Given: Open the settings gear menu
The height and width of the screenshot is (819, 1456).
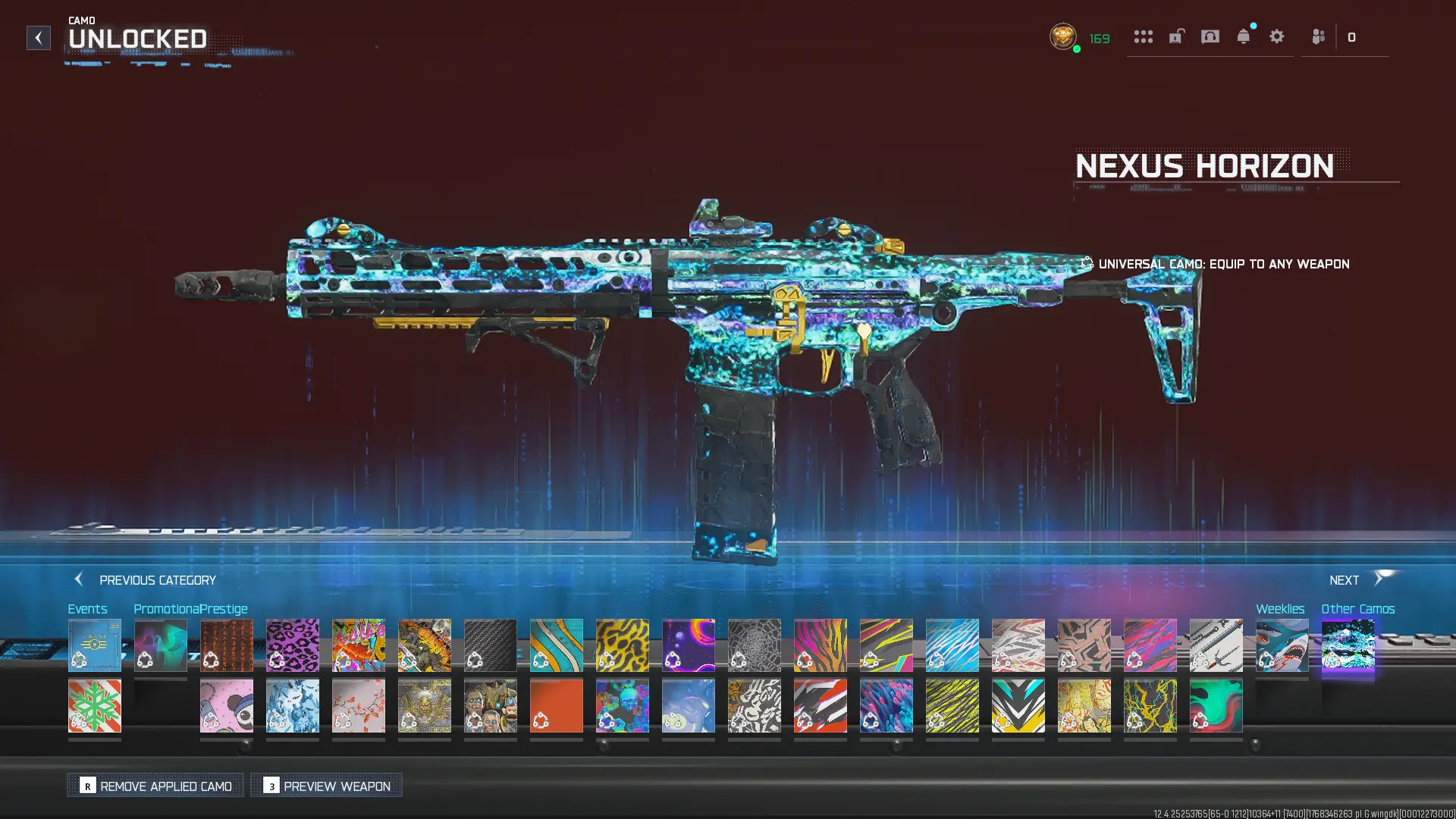Looking at the screenshot, I should (x=1277, y=36).
